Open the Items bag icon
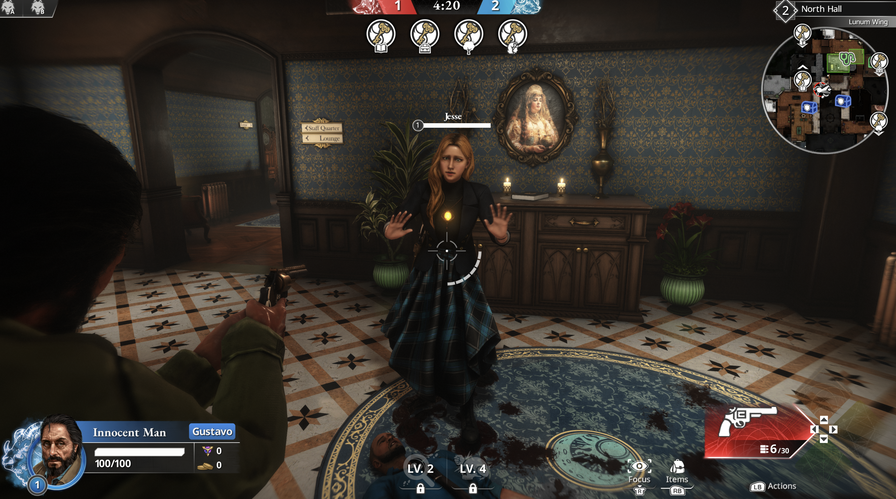Viewport: 896px width, 499px height. click(x=677, y=466)
